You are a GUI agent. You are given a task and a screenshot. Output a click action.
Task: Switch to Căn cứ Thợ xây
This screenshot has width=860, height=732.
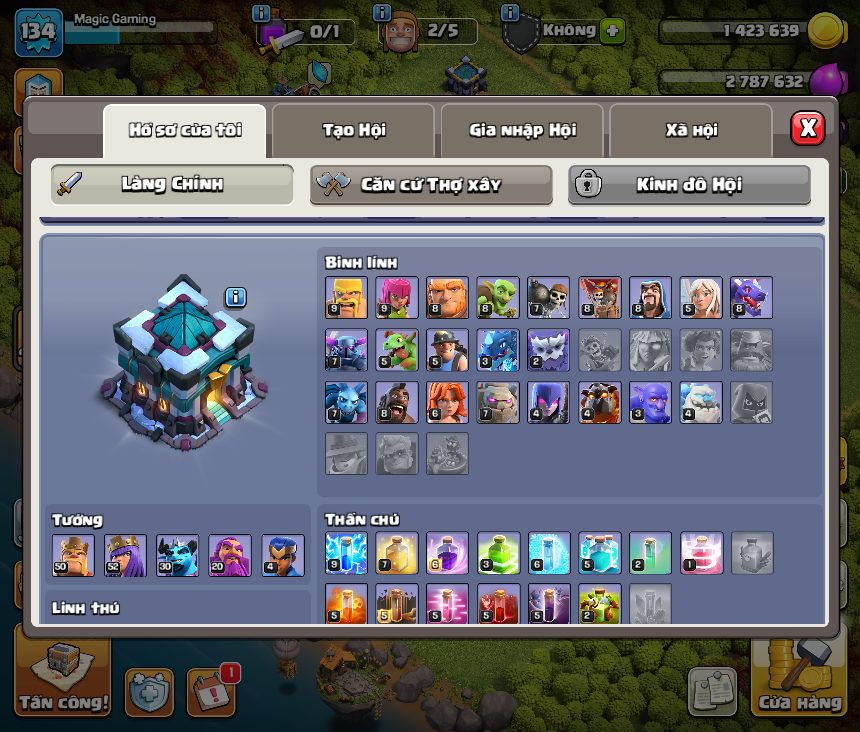pyautogui.click(x=430, y=184)
